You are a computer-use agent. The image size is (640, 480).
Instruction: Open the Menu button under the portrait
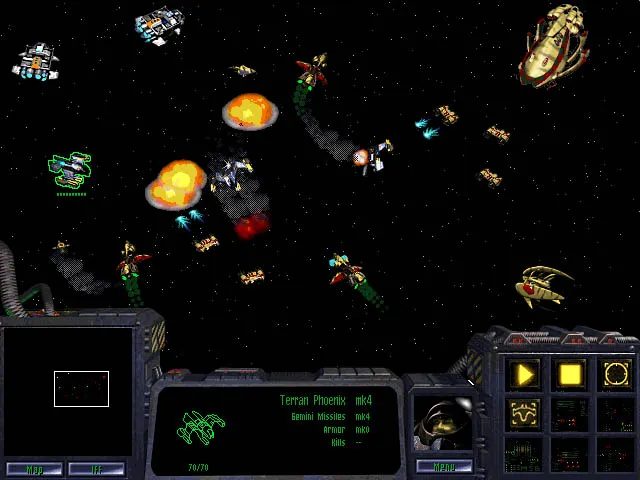pyautogui.click(x=435, y=466)
